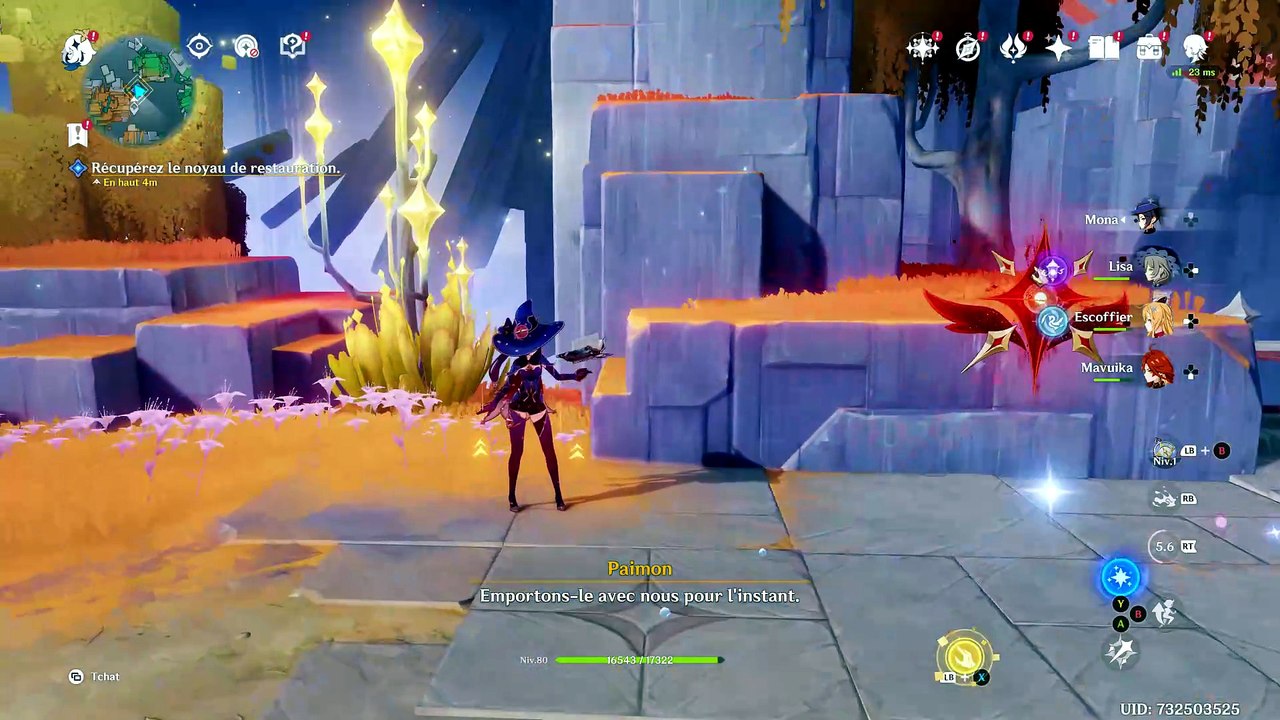The image size is (1280, 720).
Task: Trigger the sprint dash icon
Action: click(1164, 612)
